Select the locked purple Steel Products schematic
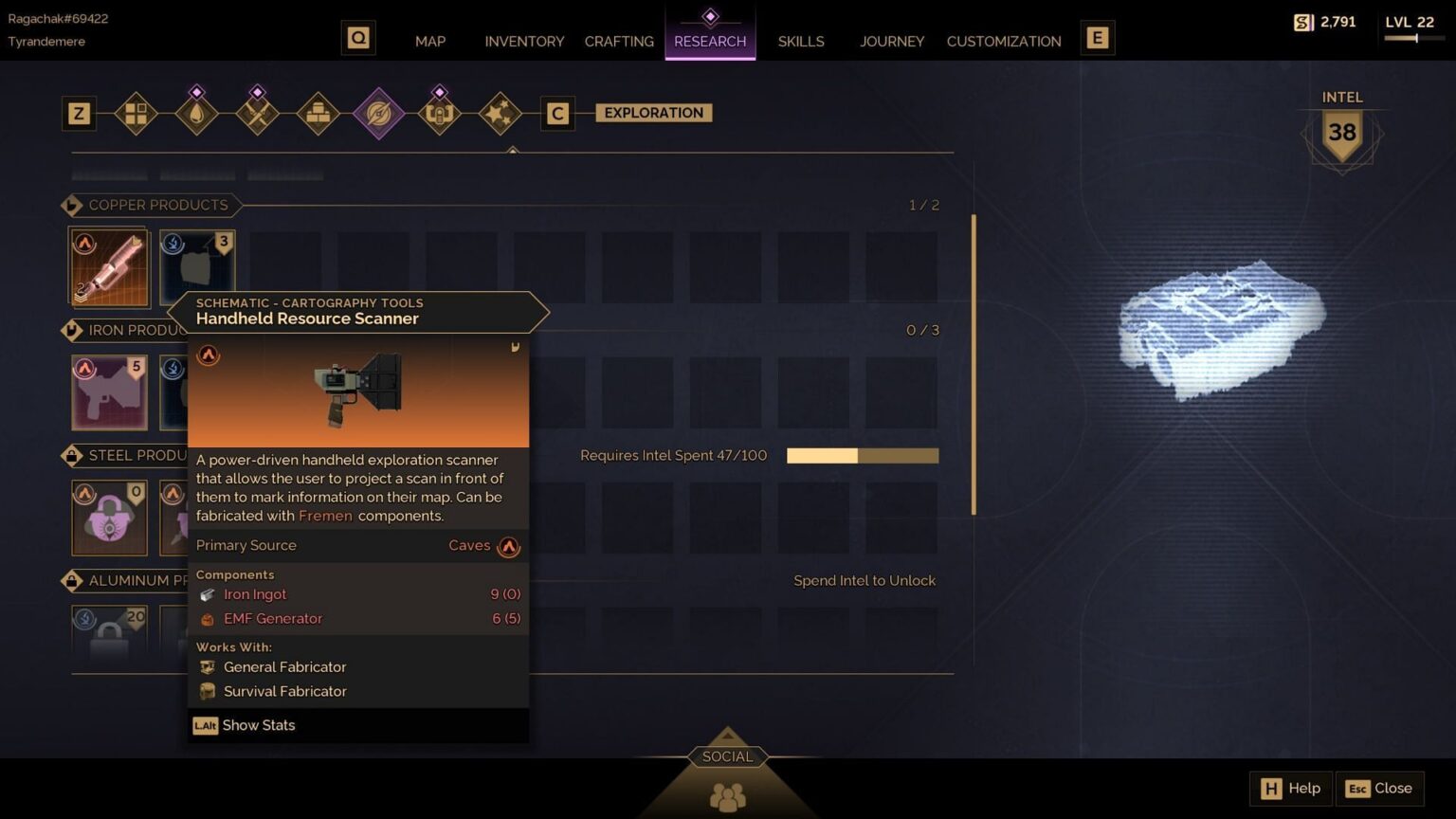Screen dimensions: 1456x819 (110, 518)
